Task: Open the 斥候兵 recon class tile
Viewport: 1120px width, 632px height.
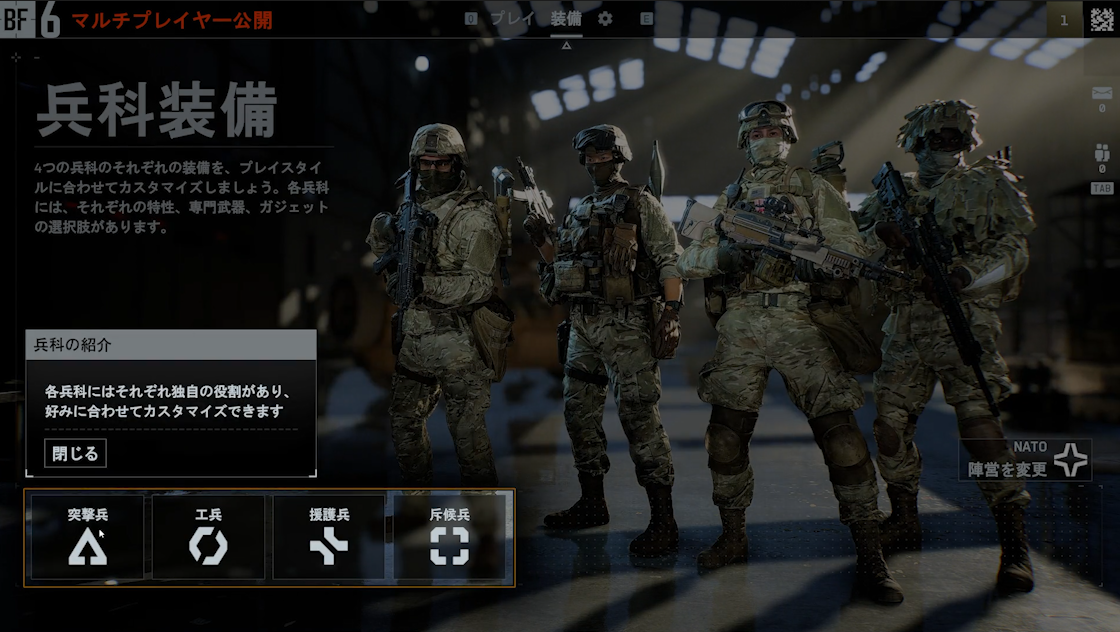Action: (x=450, y=537)
